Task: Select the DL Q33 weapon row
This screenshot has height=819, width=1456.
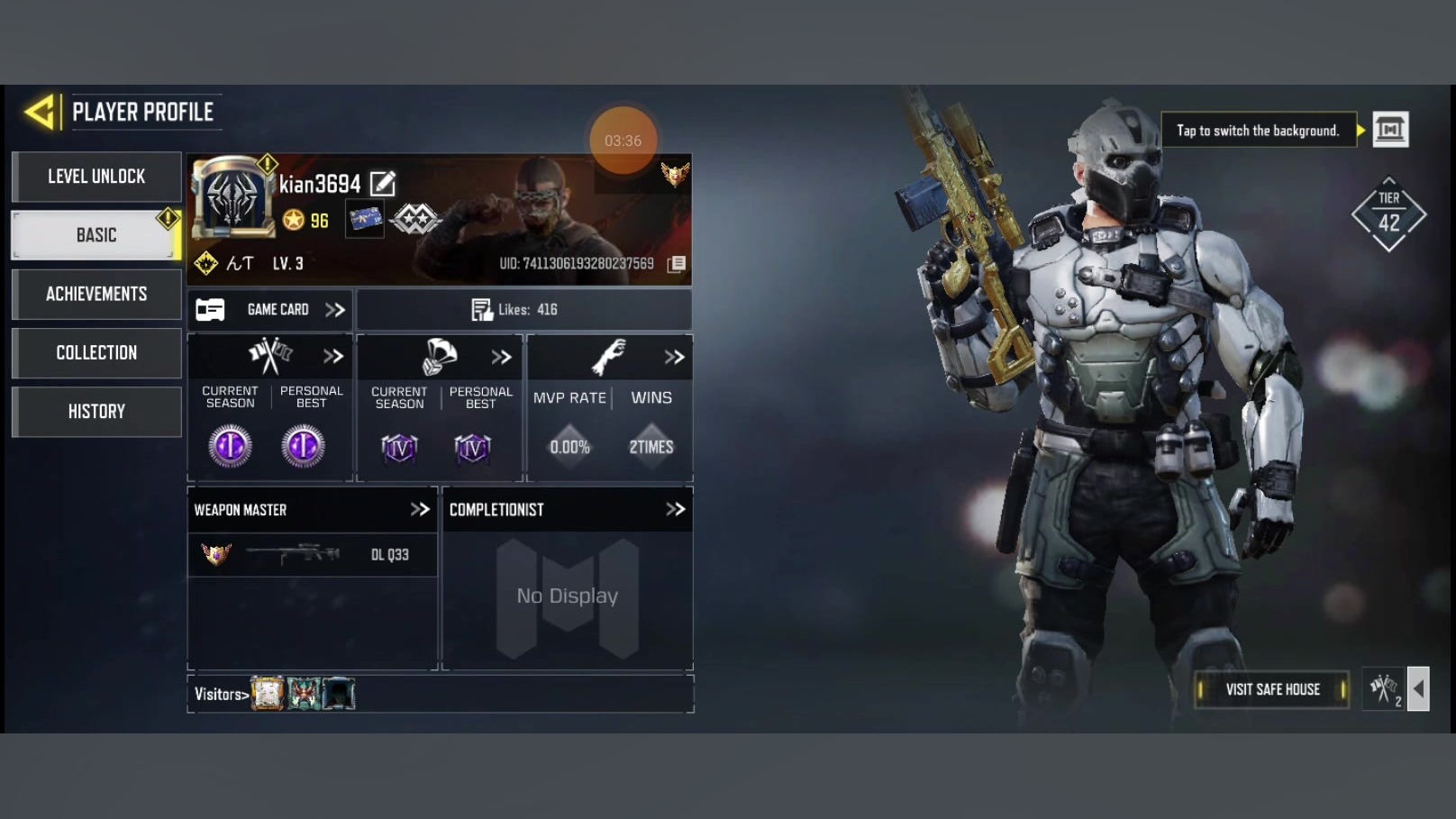Action: [312, 554]
